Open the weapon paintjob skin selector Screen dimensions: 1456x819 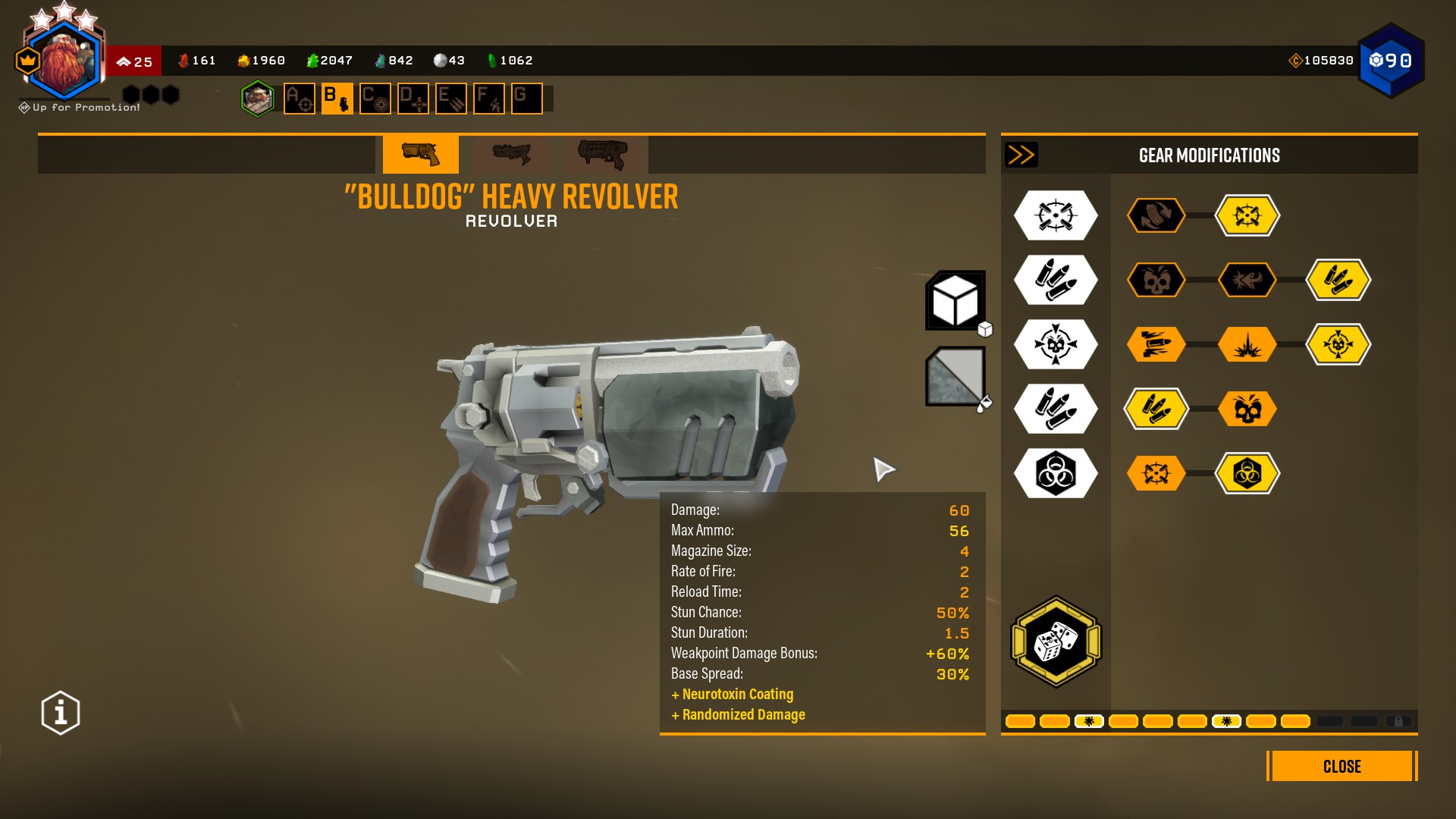pyautogui.click(x=955, y=376)
